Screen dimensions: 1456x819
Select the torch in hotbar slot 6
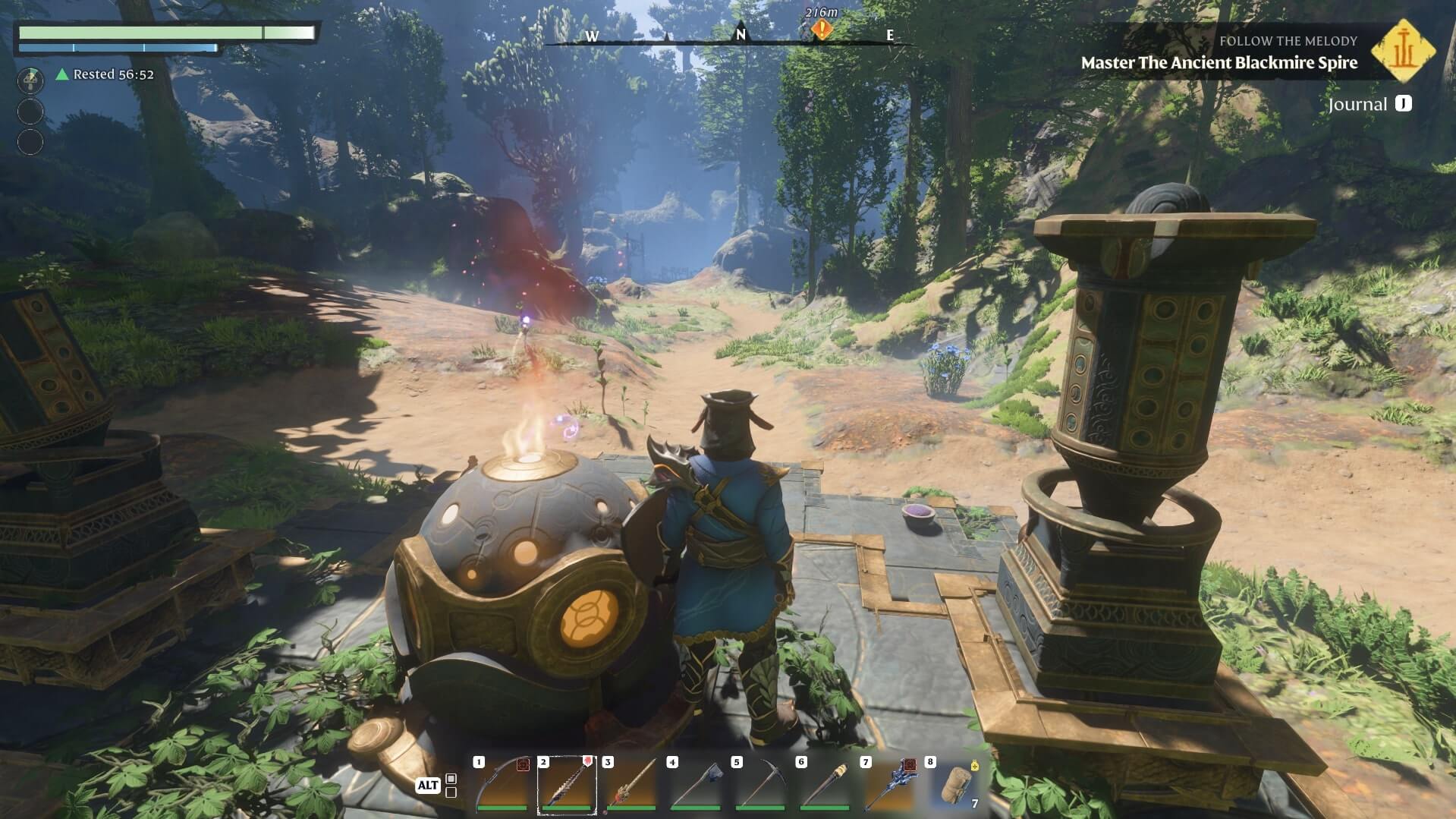click(825, 785)
